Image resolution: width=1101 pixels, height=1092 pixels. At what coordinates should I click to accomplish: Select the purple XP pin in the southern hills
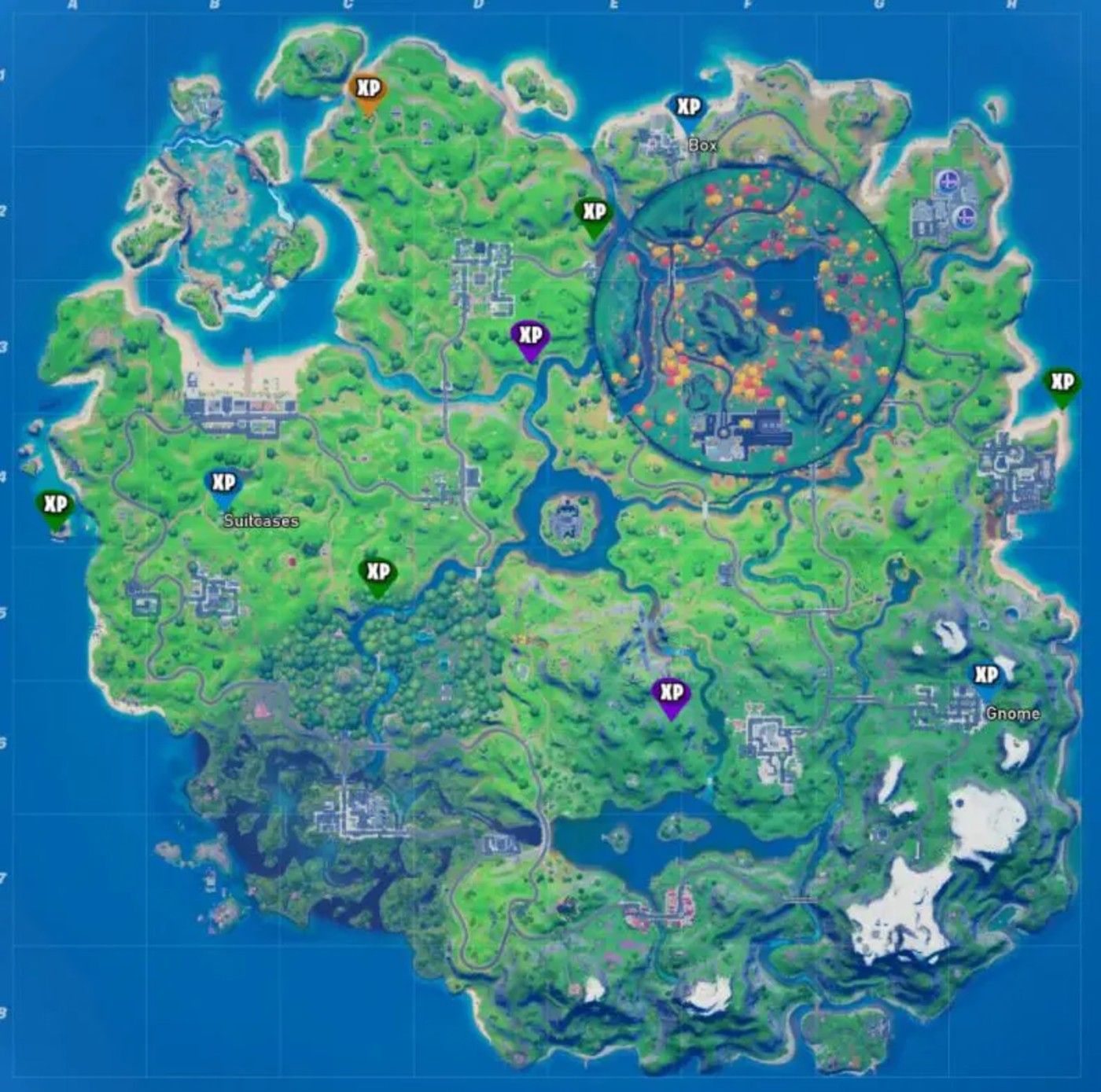point(670,692)
